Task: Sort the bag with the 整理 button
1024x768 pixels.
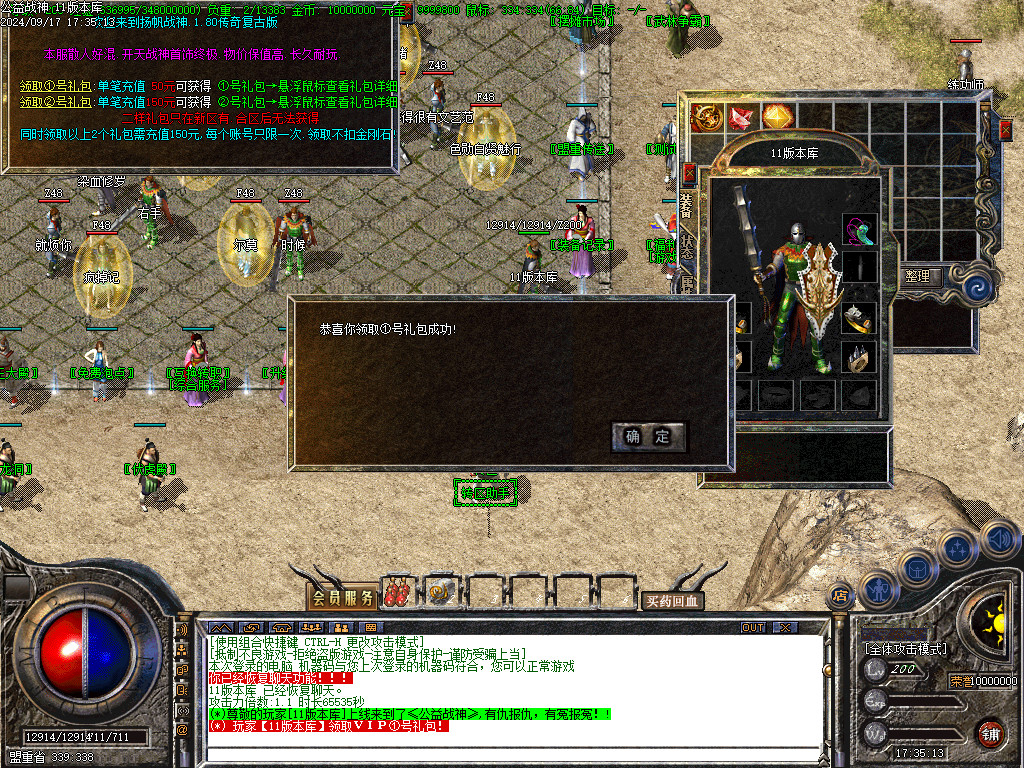Action: 917,276
